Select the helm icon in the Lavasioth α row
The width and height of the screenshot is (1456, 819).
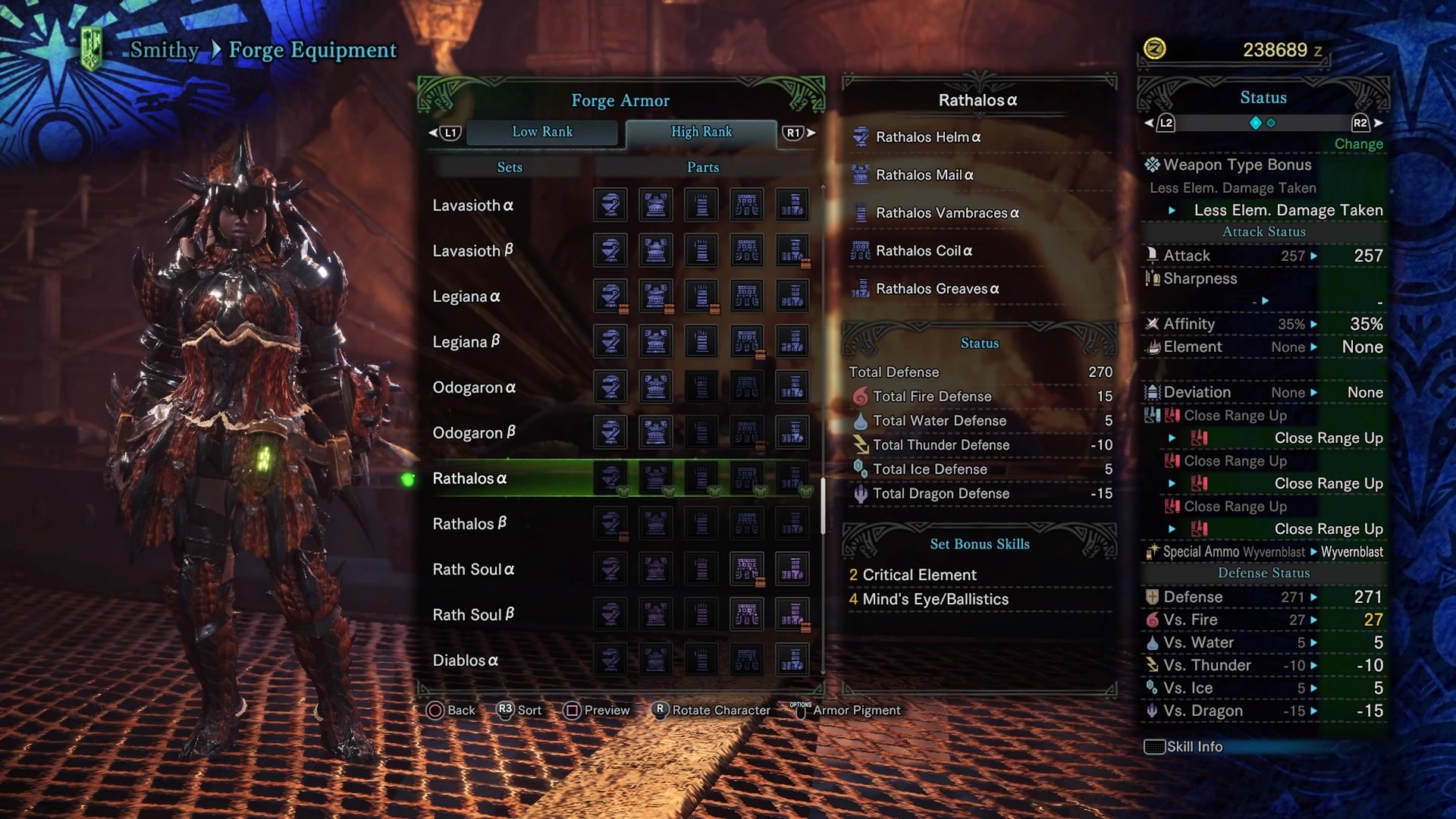(x=610, y=205)
